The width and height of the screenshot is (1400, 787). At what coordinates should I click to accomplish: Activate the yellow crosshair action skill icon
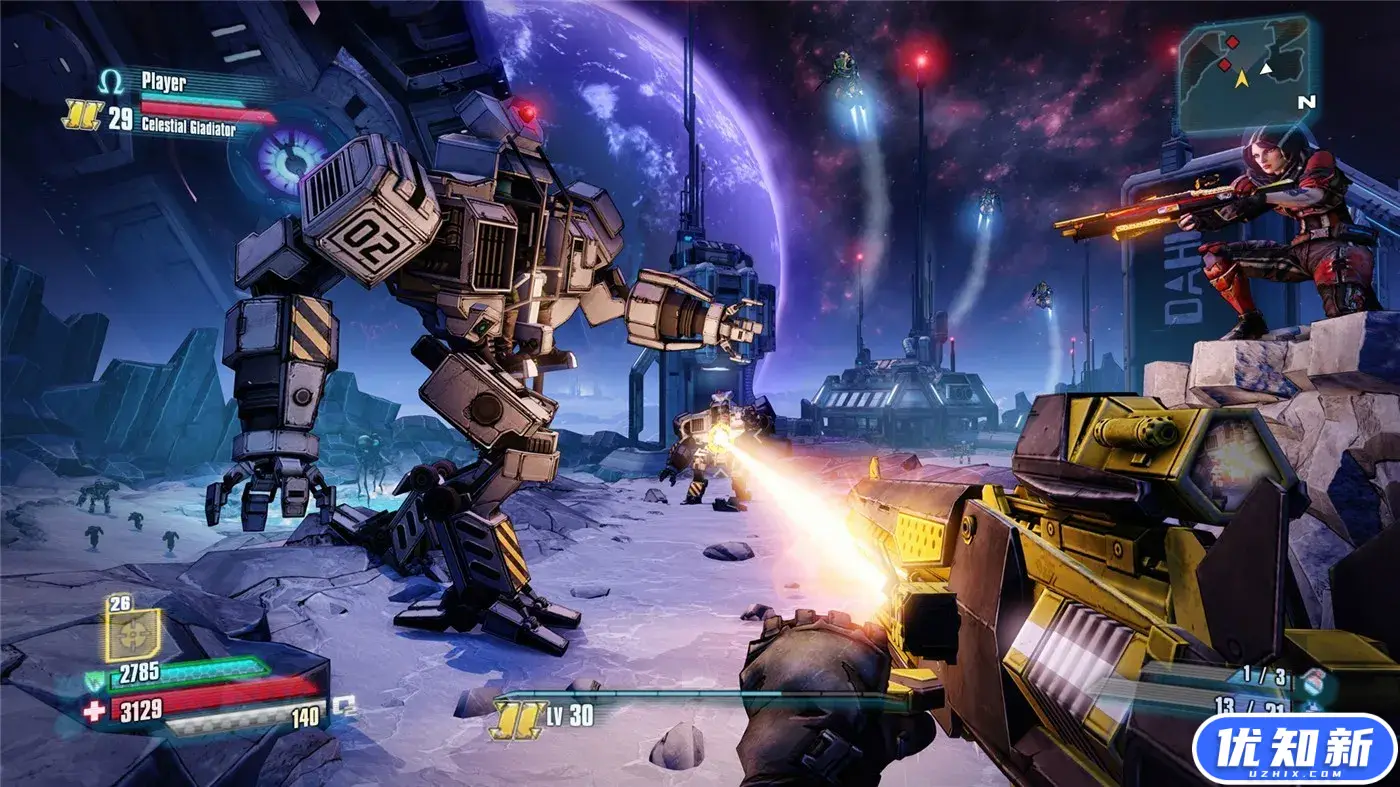pyautogui.click(x=133, y=633)
